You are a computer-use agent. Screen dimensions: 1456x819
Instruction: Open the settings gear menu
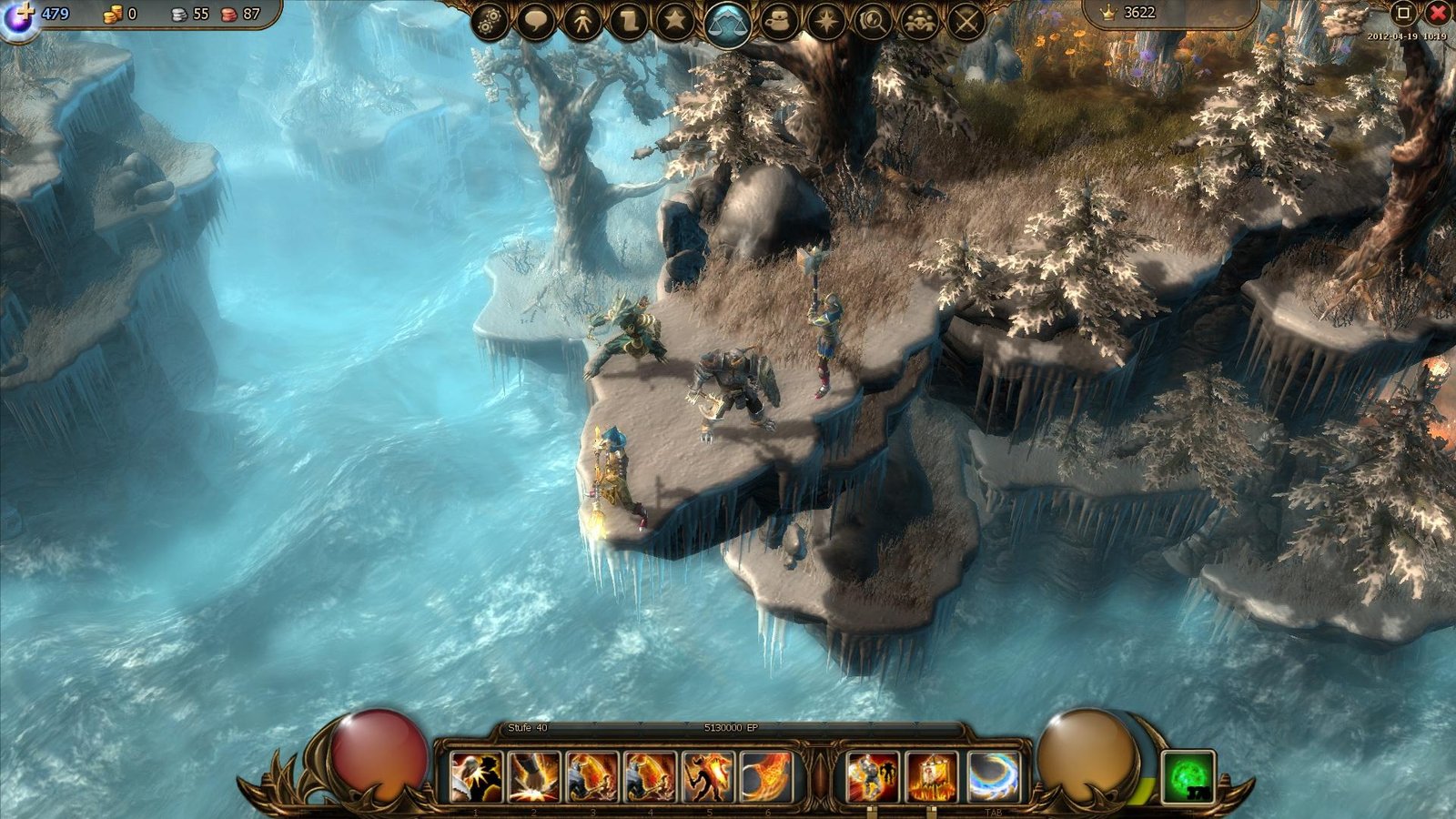(490, 20)
